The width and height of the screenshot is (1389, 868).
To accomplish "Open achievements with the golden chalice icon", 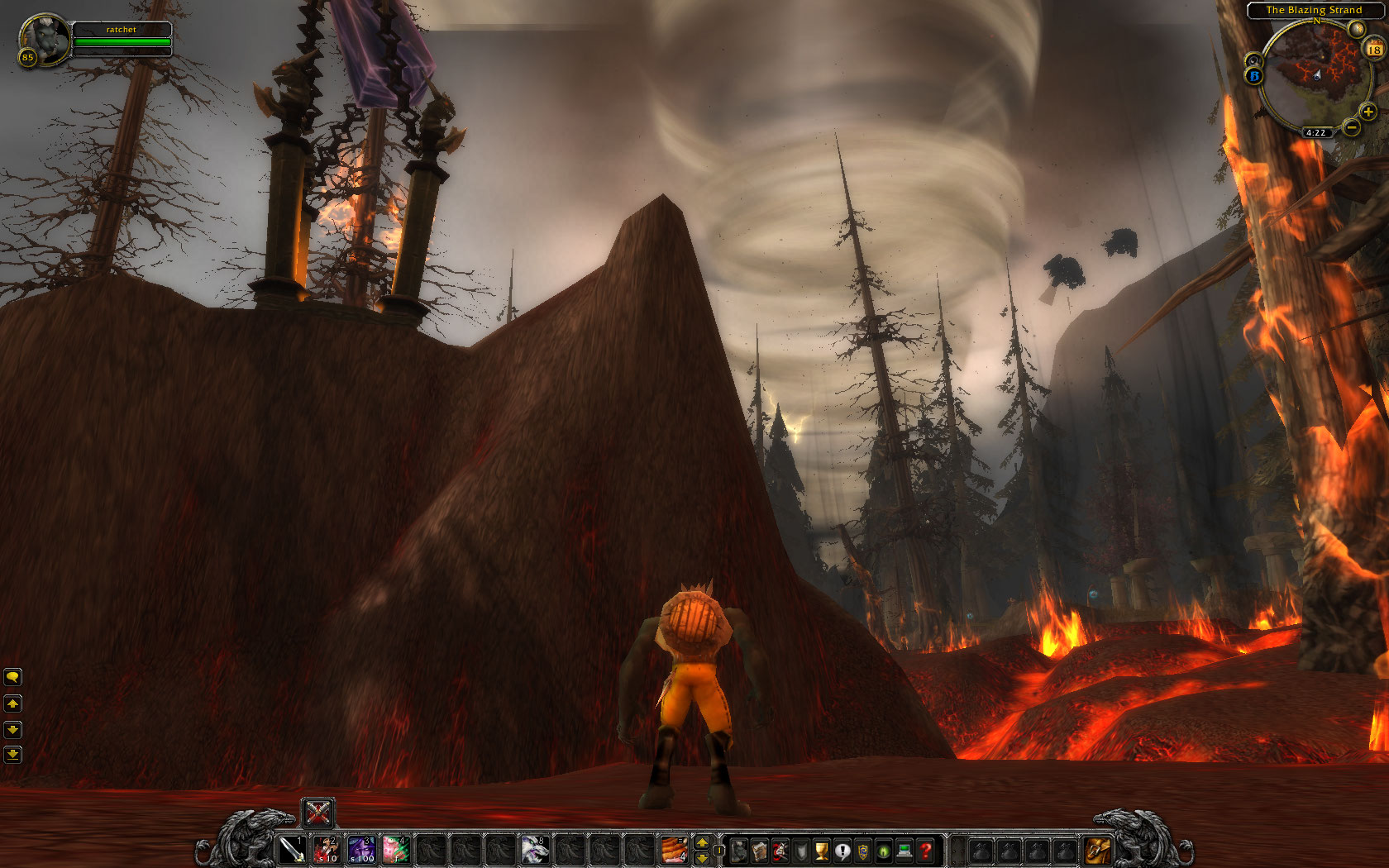I will (822, 850).
